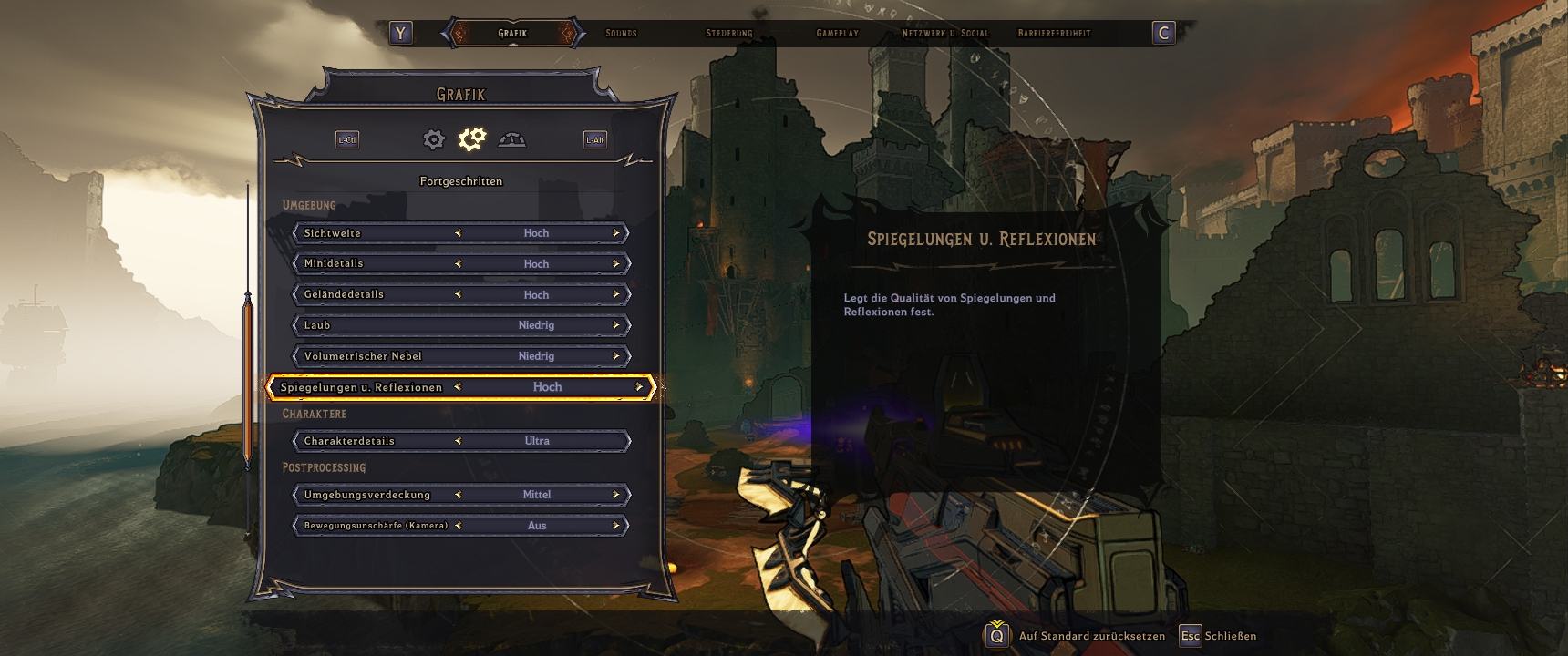
Task: Increase Umgebungsverdeckung with the right arrow
Action: 616,495
